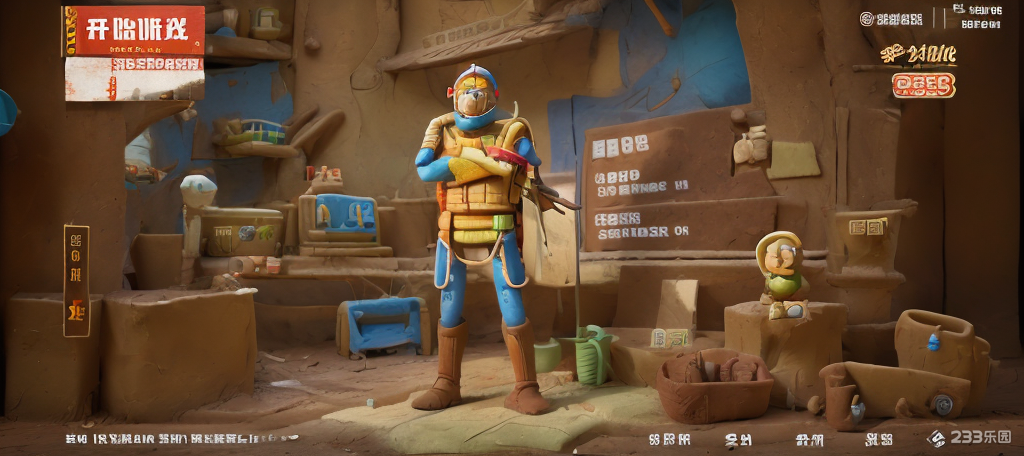Select the white torn banner below the red one

click(135, 78)
